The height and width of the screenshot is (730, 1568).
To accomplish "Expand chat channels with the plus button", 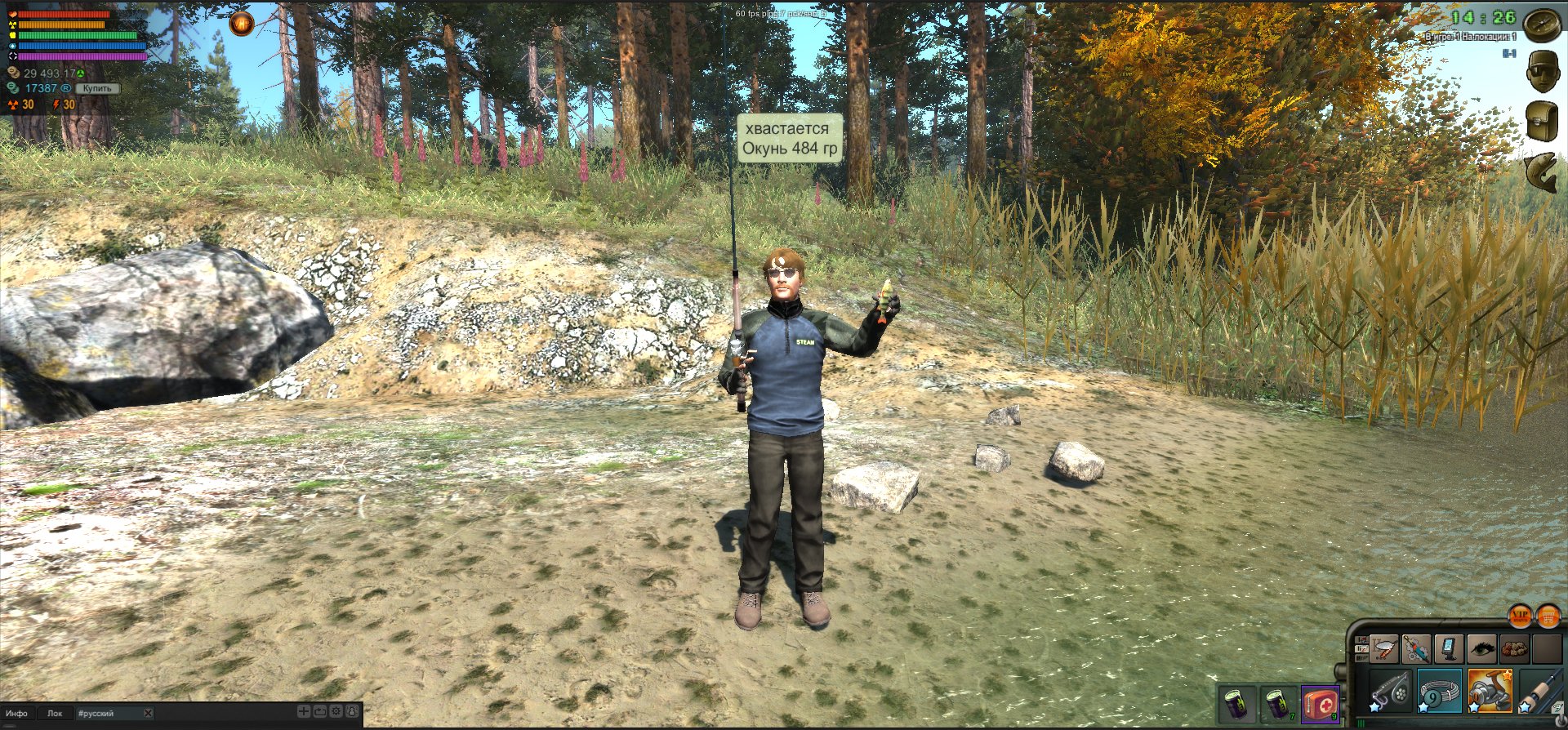I will 304,713.
